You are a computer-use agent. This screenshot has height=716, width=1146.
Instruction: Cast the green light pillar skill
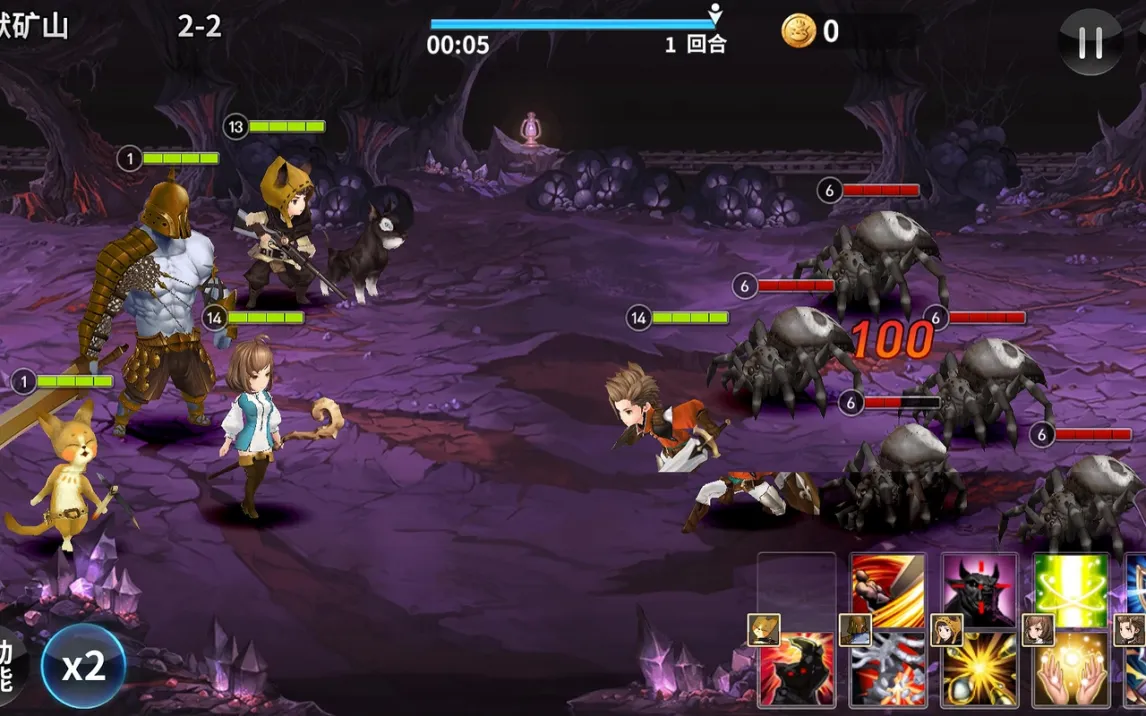pyautogui.click(x=1071, y=588)
